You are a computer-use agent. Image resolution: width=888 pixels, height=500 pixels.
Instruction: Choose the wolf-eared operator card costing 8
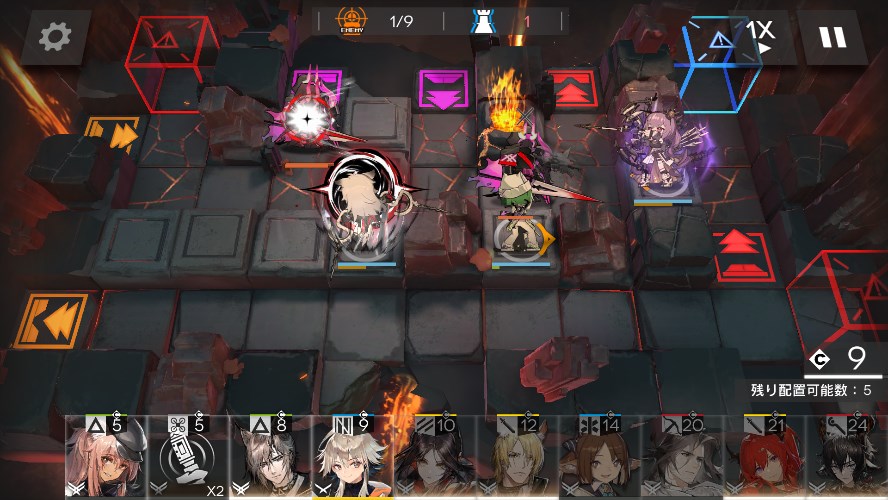coord(268,458)
